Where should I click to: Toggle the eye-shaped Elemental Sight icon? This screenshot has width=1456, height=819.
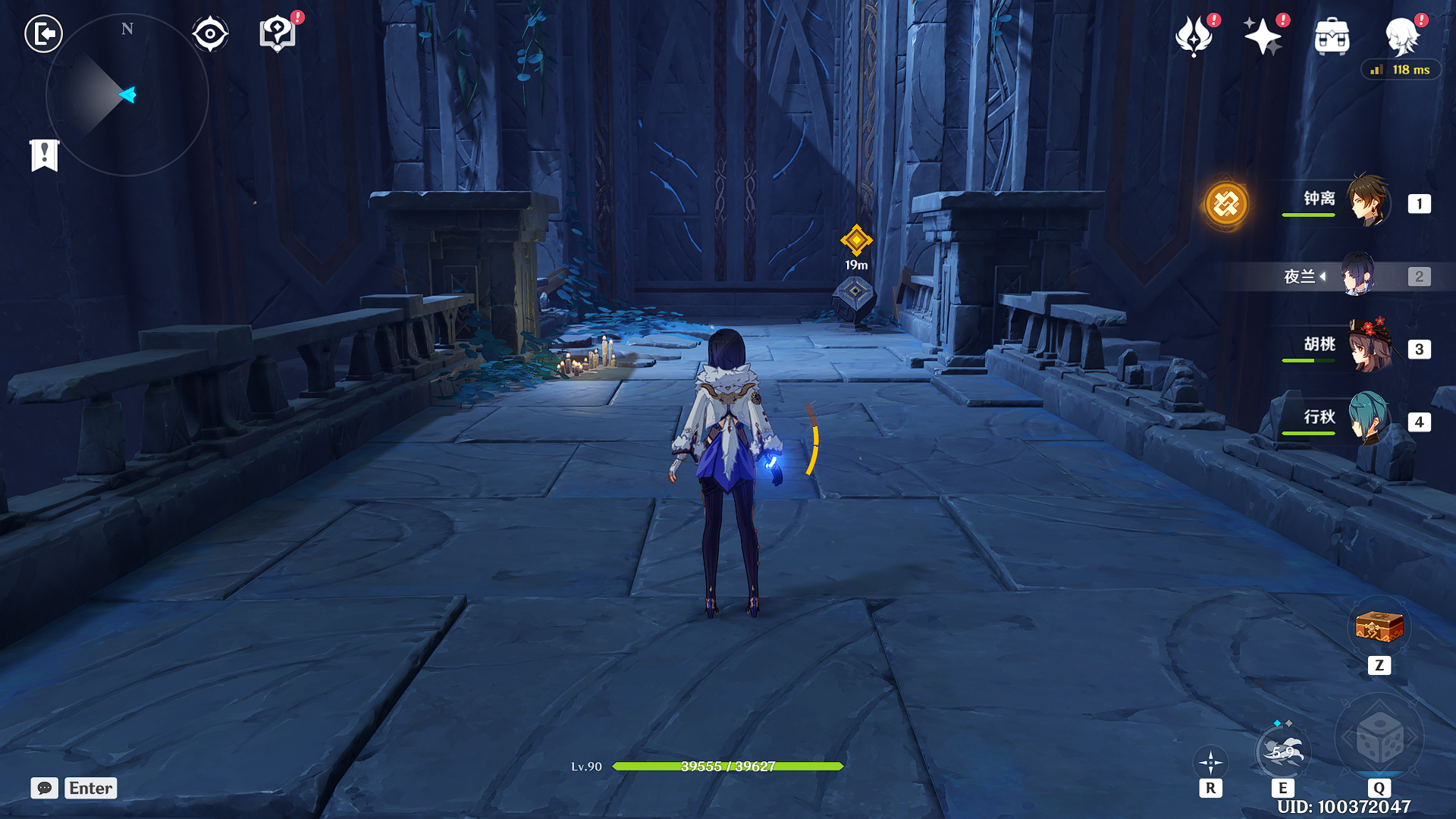(x=210, y=34)
